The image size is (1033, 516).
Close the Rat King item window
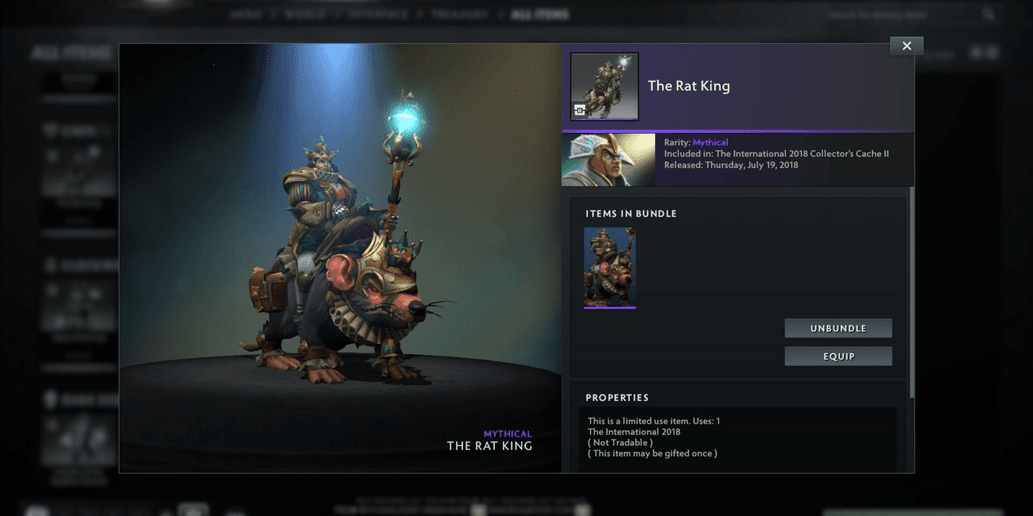coord(906,46)
